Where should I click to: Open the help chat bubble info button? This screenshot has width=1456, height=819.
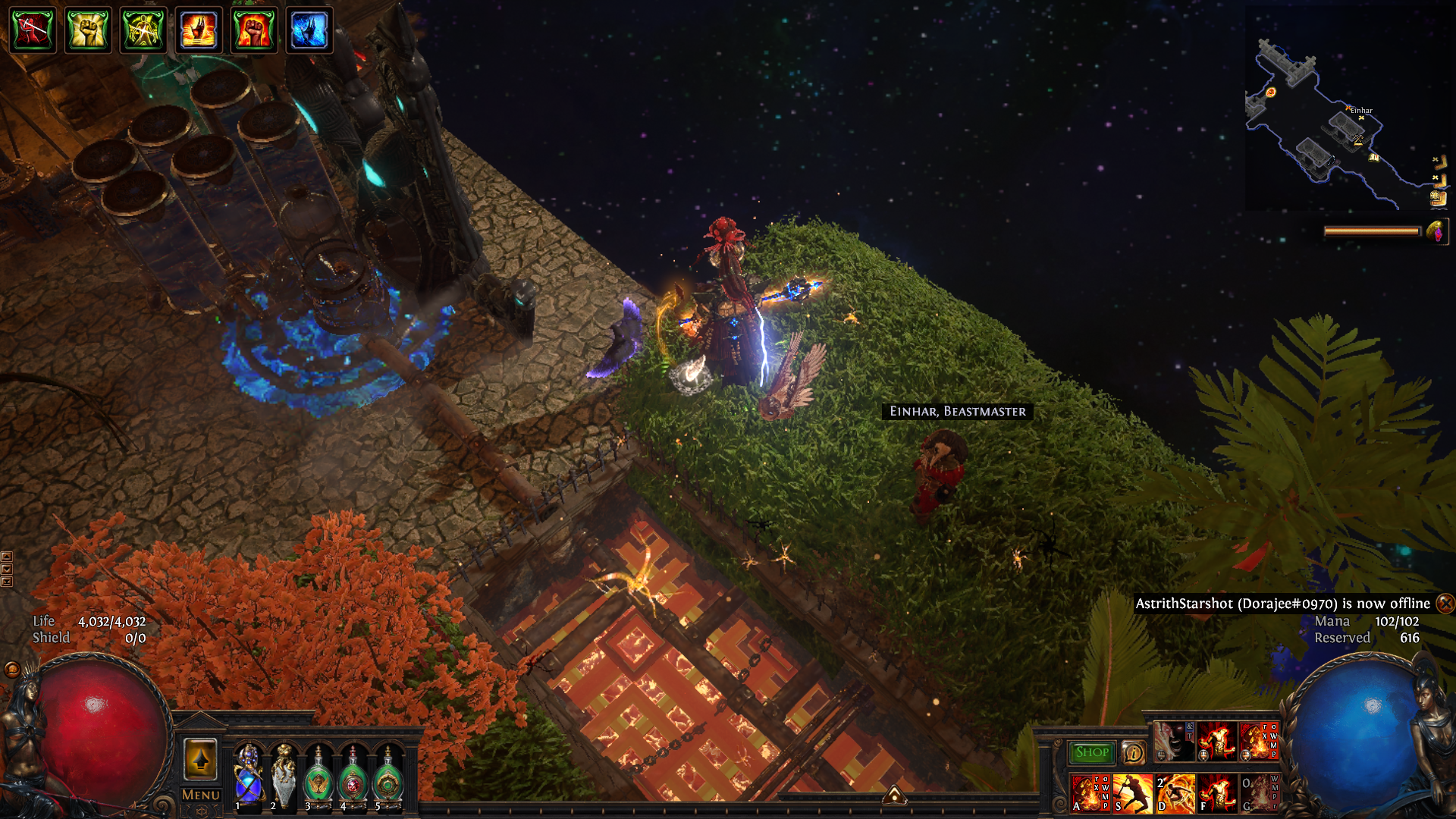1134,752
